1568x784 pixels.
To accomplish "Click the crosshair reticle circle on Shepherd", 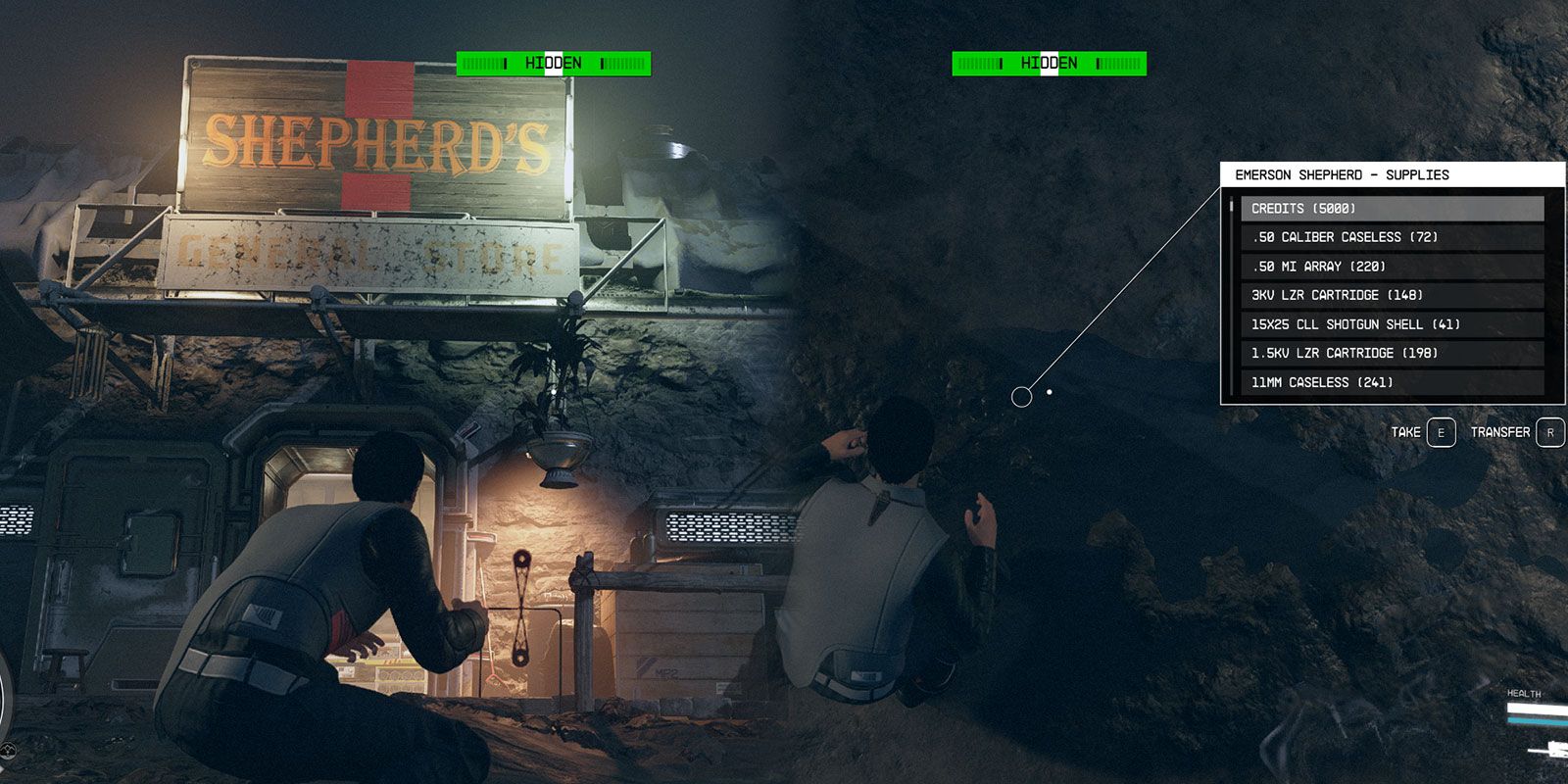I will pos(1022,396).
